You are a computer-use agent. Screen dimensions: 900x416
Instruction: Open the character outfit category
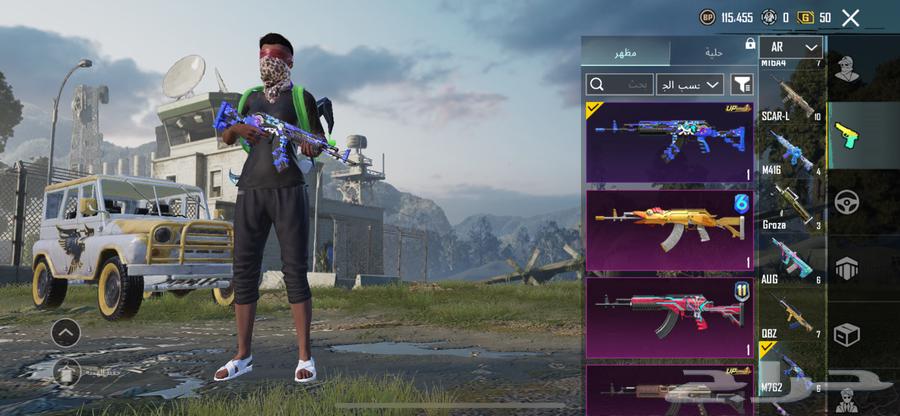coord(846,68)
